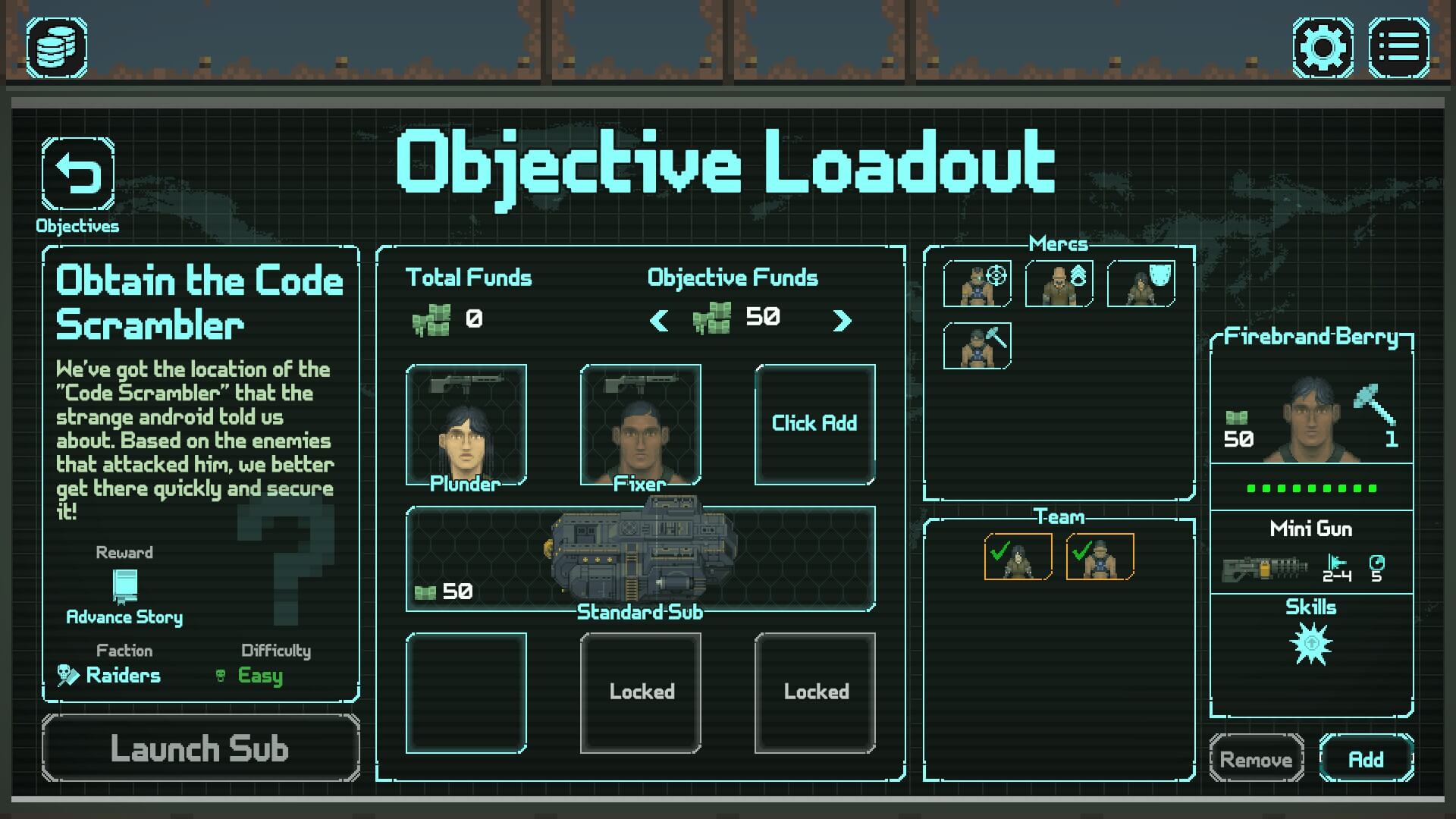Viewport: 1456px width, 819px height.
Task: Go back to the Objectives screen
Action: (x=77, y=174)
